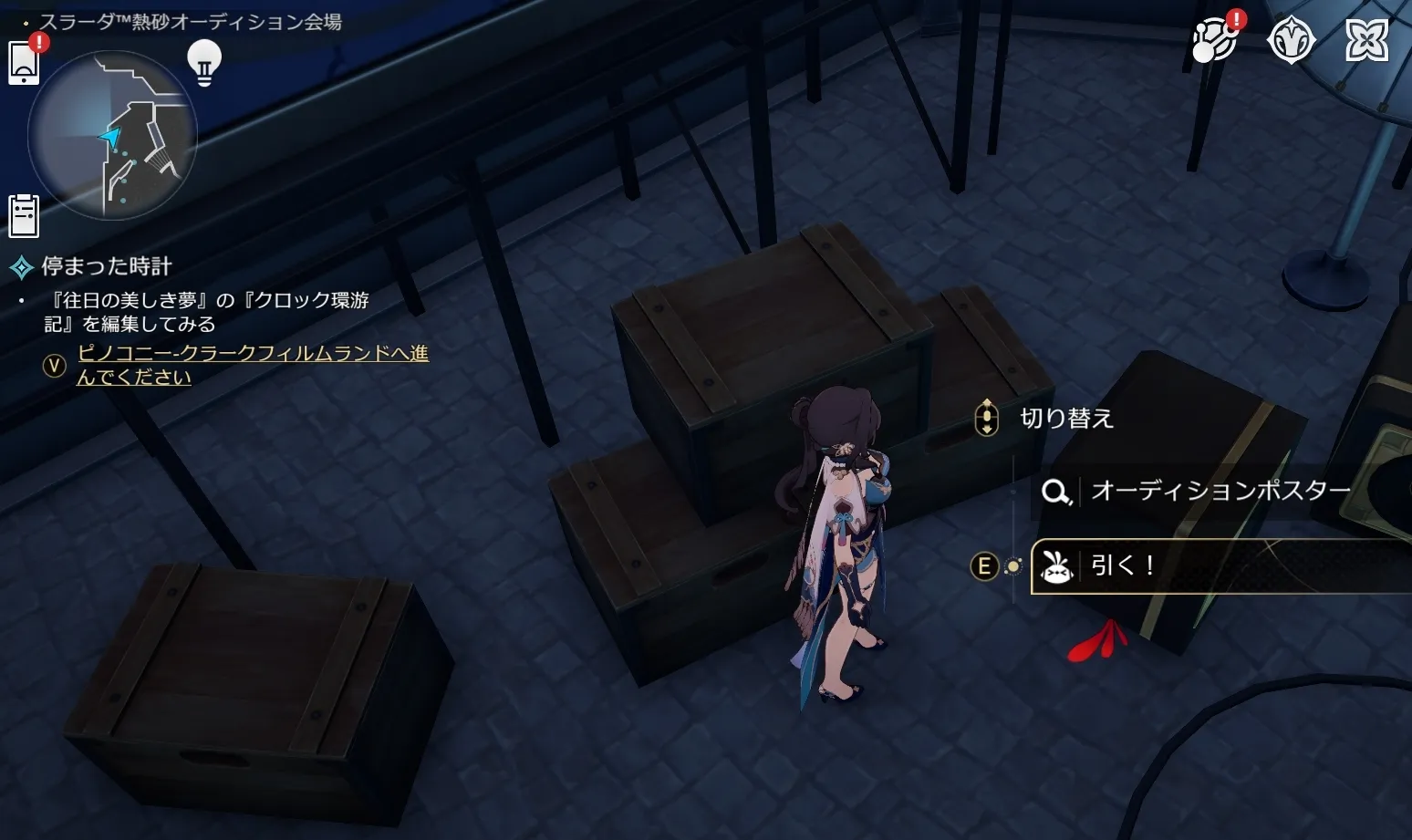Open the mission clipboard icon

pyautogui.click(x=24, y=216)
